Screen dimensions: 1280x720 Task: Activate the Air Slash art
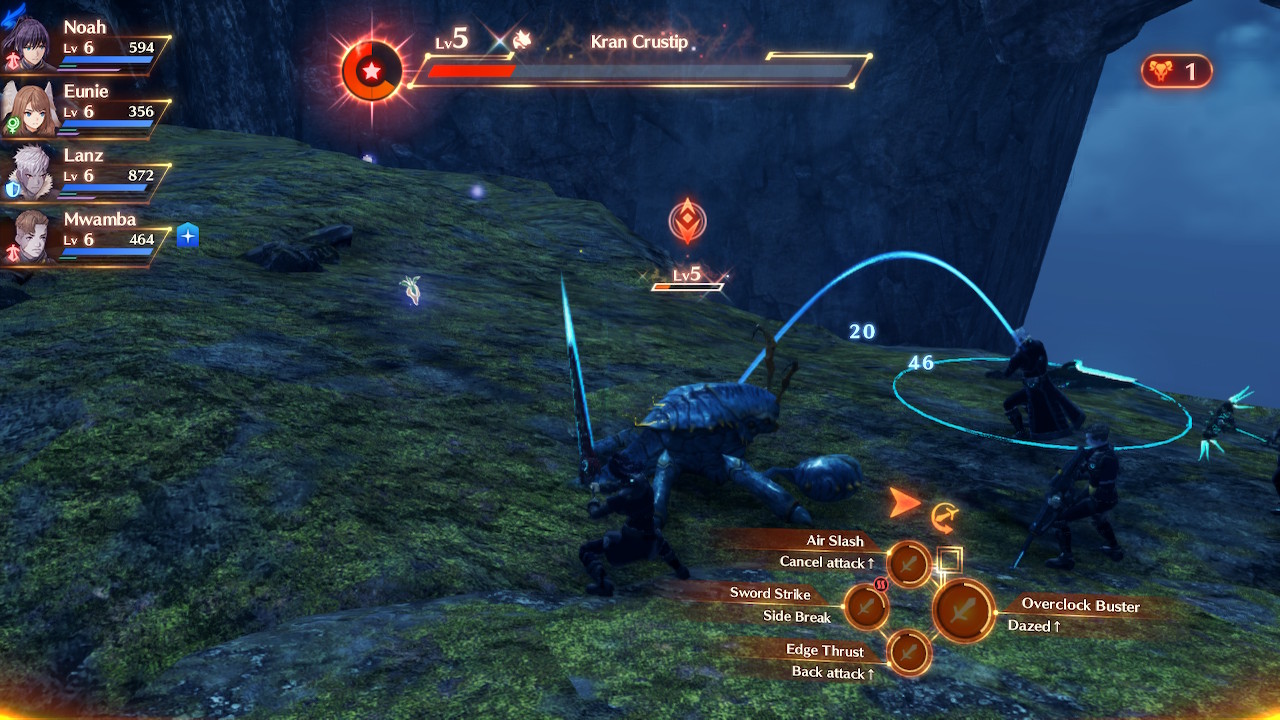[909, 565]
